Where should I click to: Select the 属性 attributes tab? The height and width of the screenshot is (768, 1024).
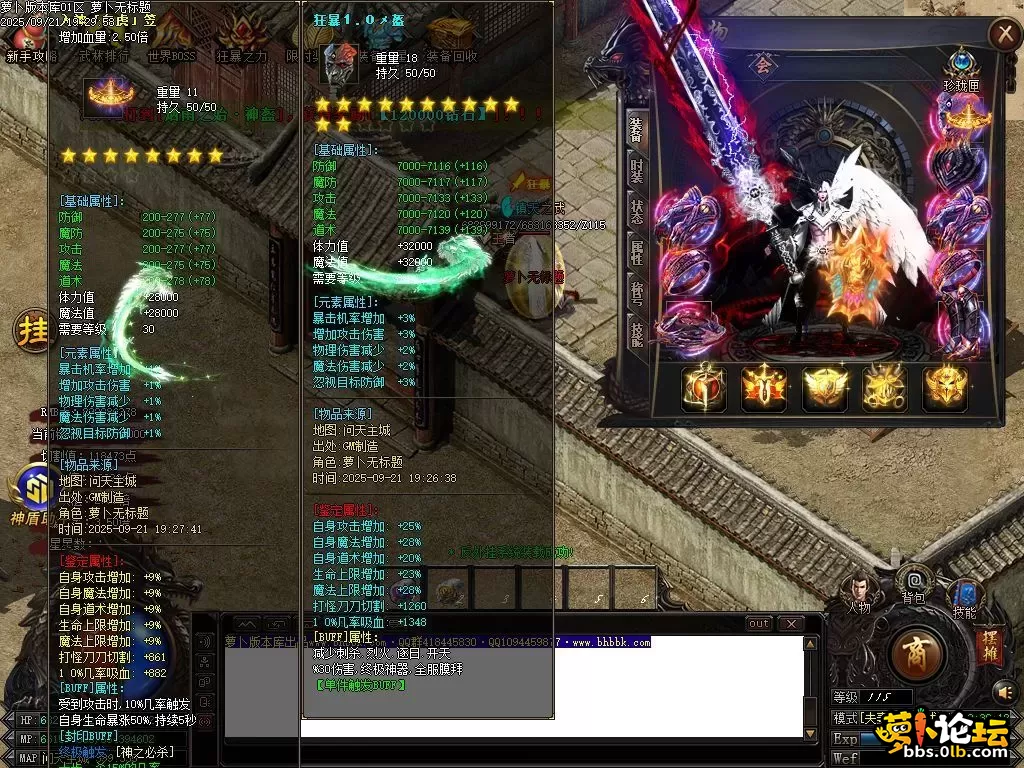636,253
